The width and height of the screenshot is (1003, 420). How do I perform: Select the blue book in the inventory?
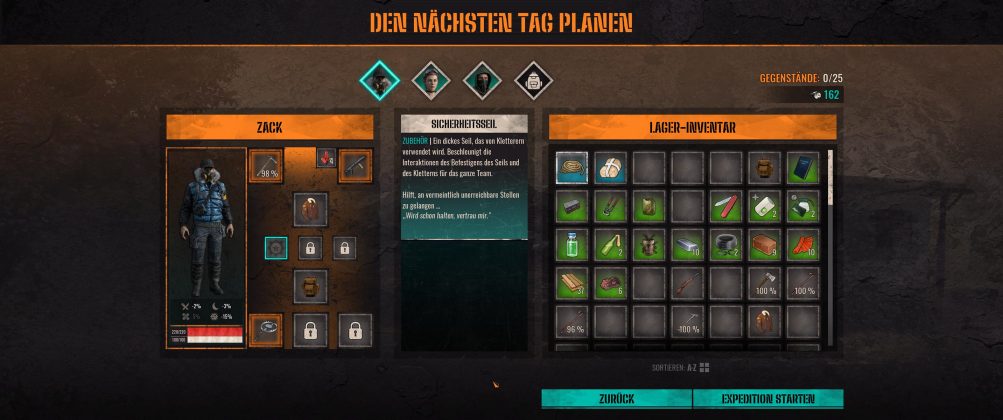pyautogui.click(x=803, y=167)
